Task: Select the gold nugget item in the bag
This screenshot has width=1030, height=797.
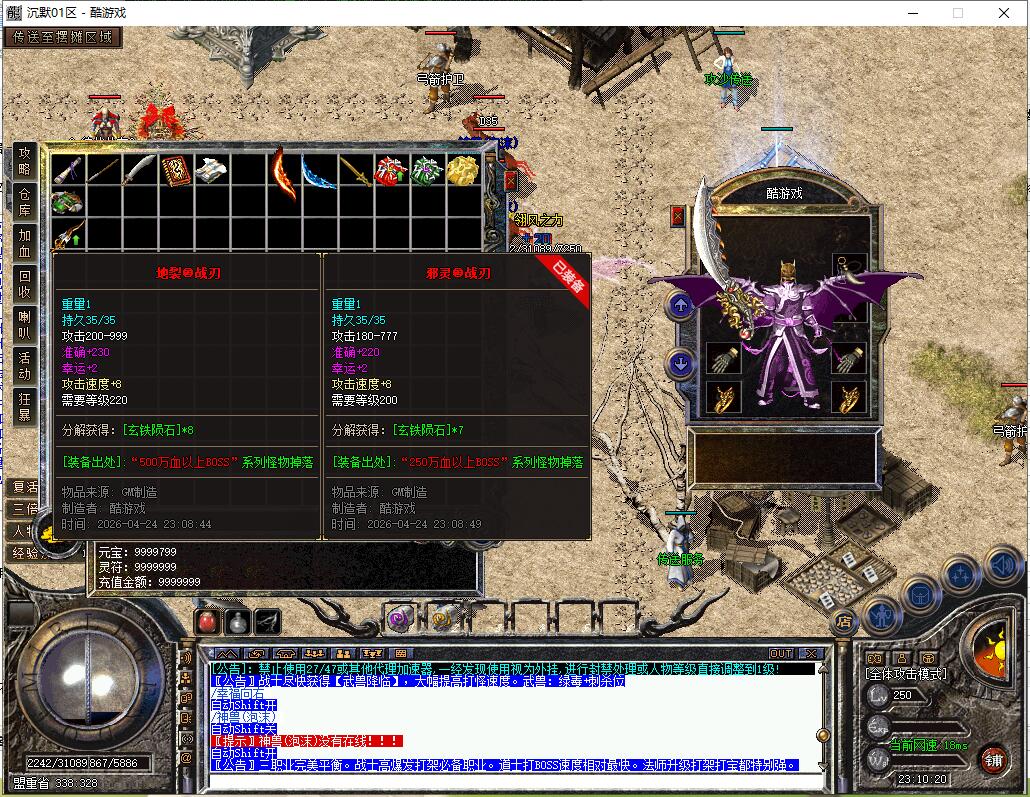Action: click(x=462, y=170)
